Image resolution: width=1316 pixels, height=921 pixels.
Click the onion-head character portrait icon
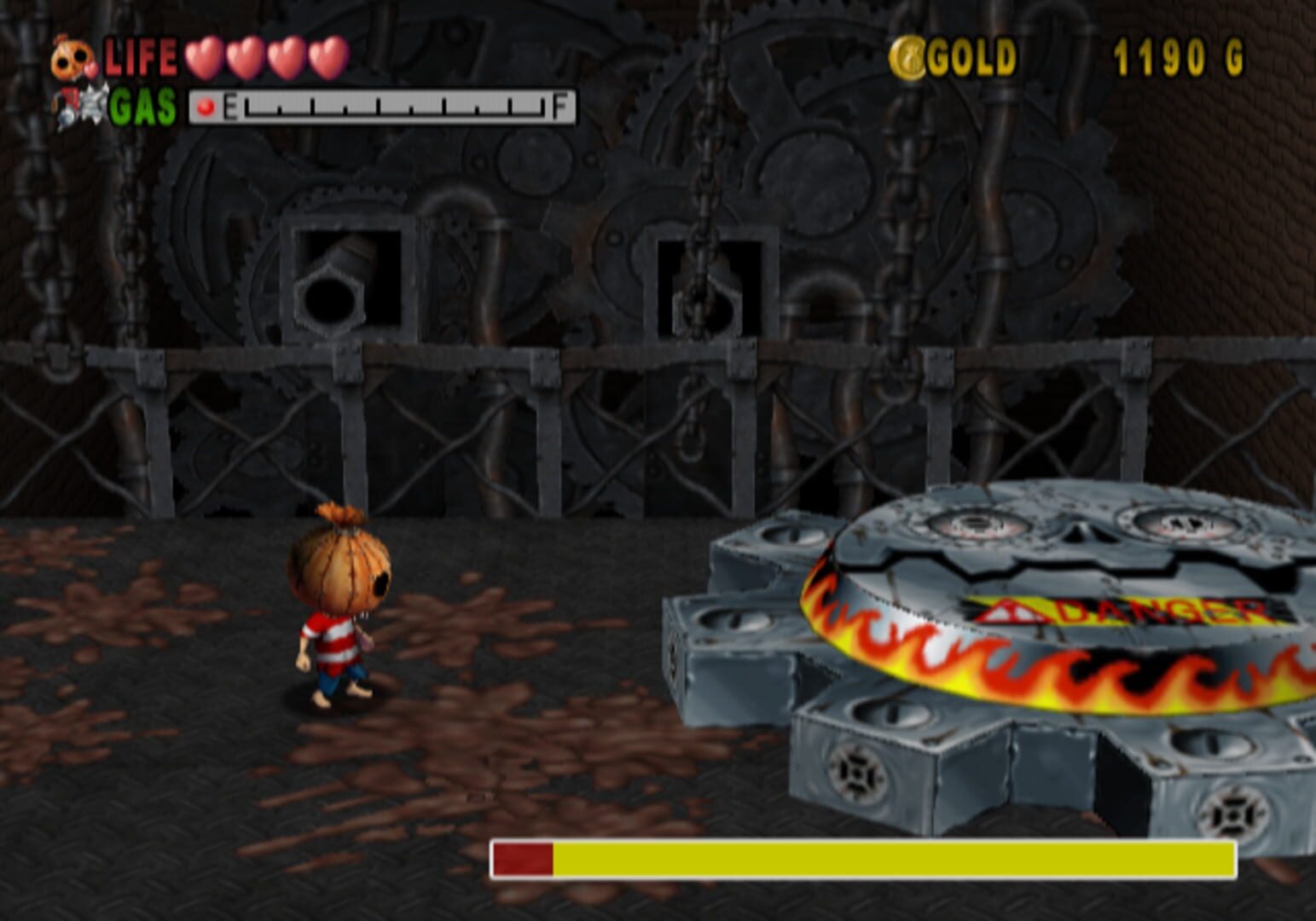pyautogui.click(x=72, y=56)
